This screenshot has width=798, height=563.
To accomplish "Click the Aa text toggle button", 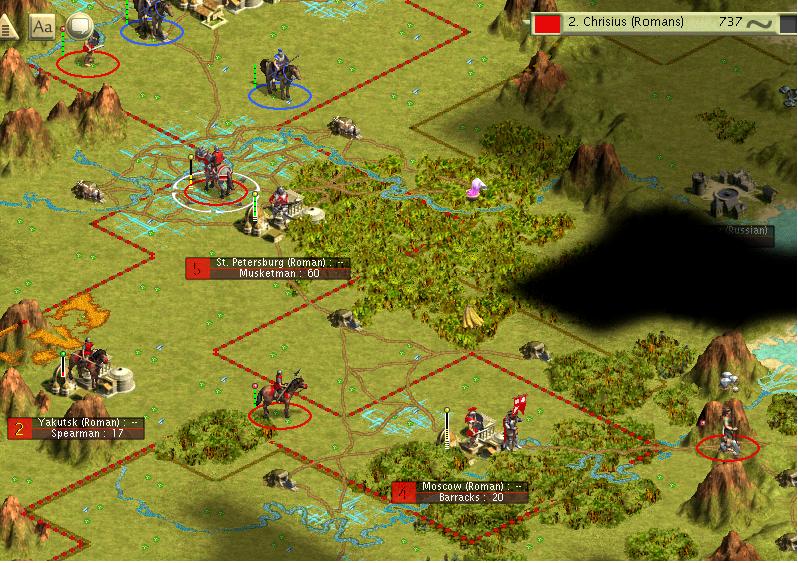I will click(x=42, y=27).
